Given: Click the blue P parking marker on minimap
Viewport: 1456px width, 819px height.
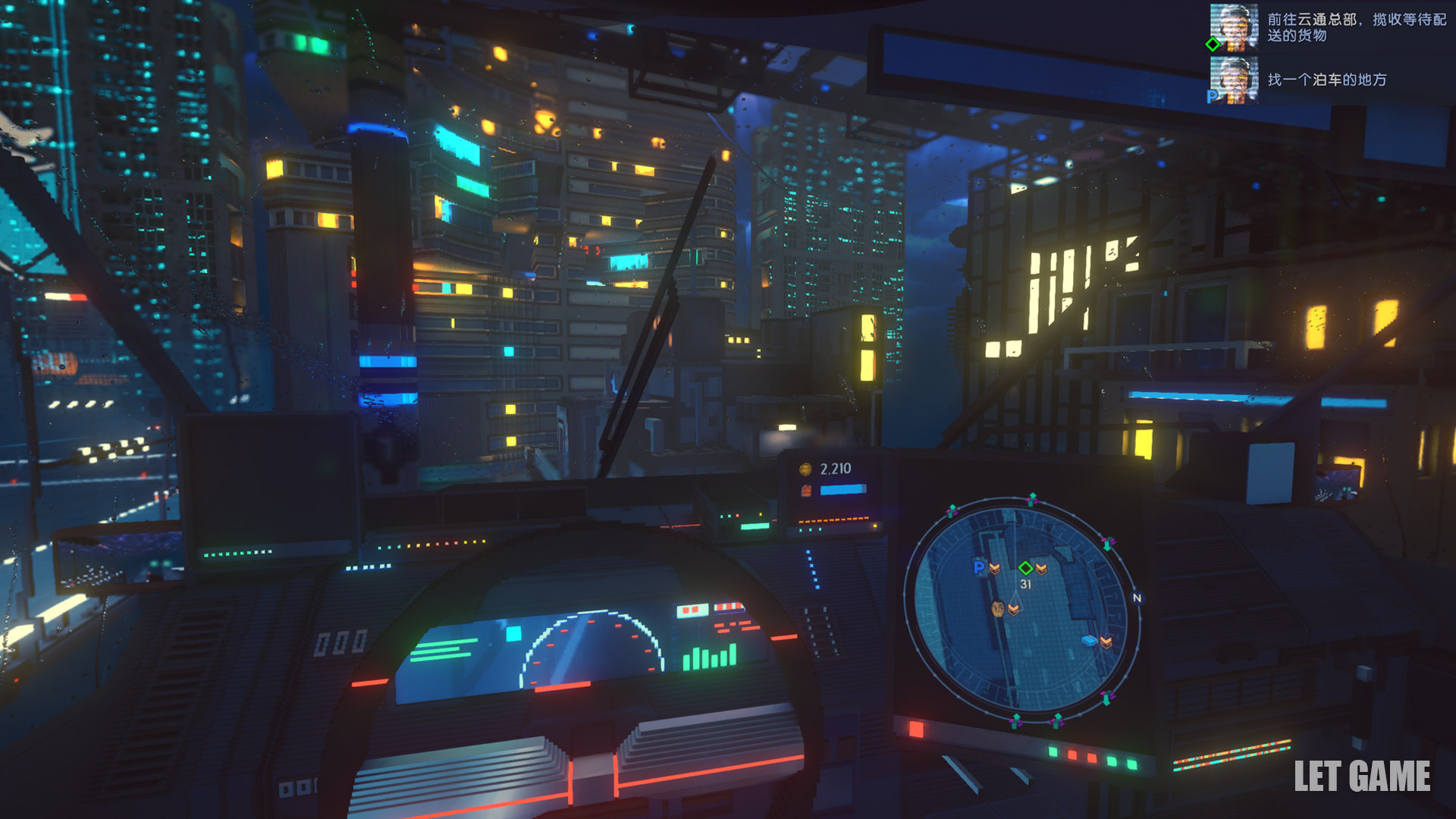Looking at the screenshot, I should tap(978, 566).
